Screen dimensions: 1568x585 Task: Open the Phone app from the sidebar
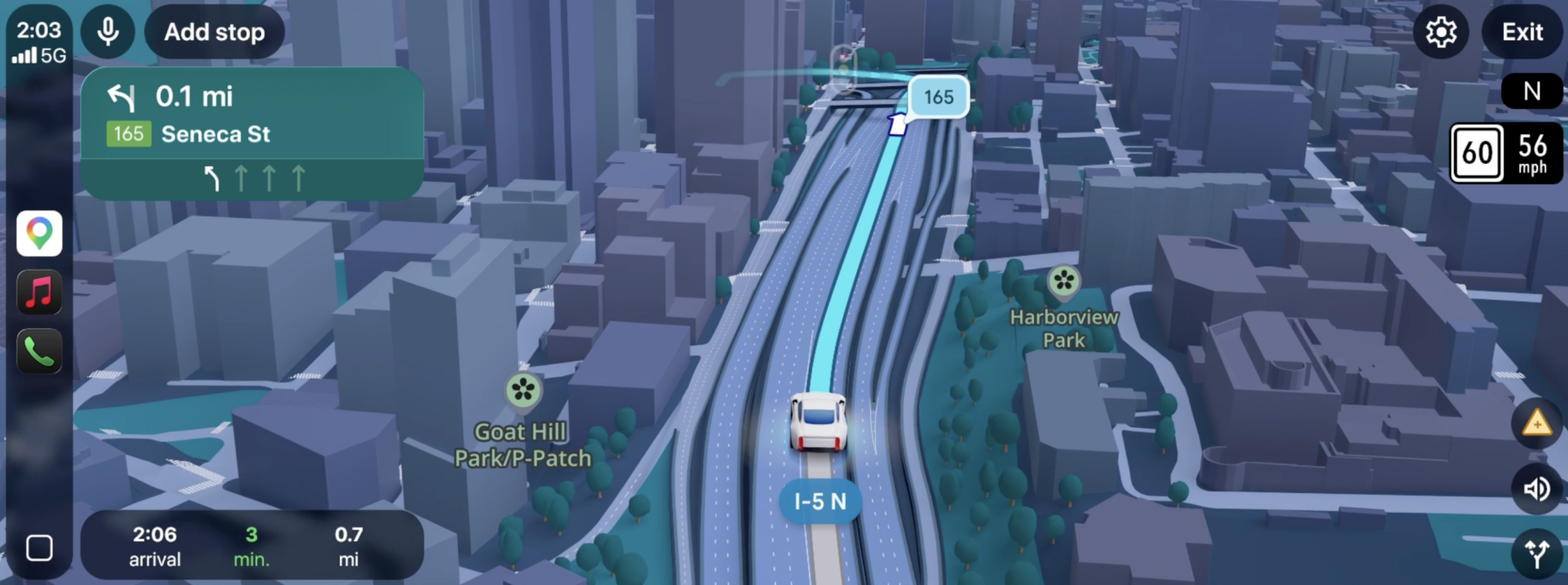point(38,347)
